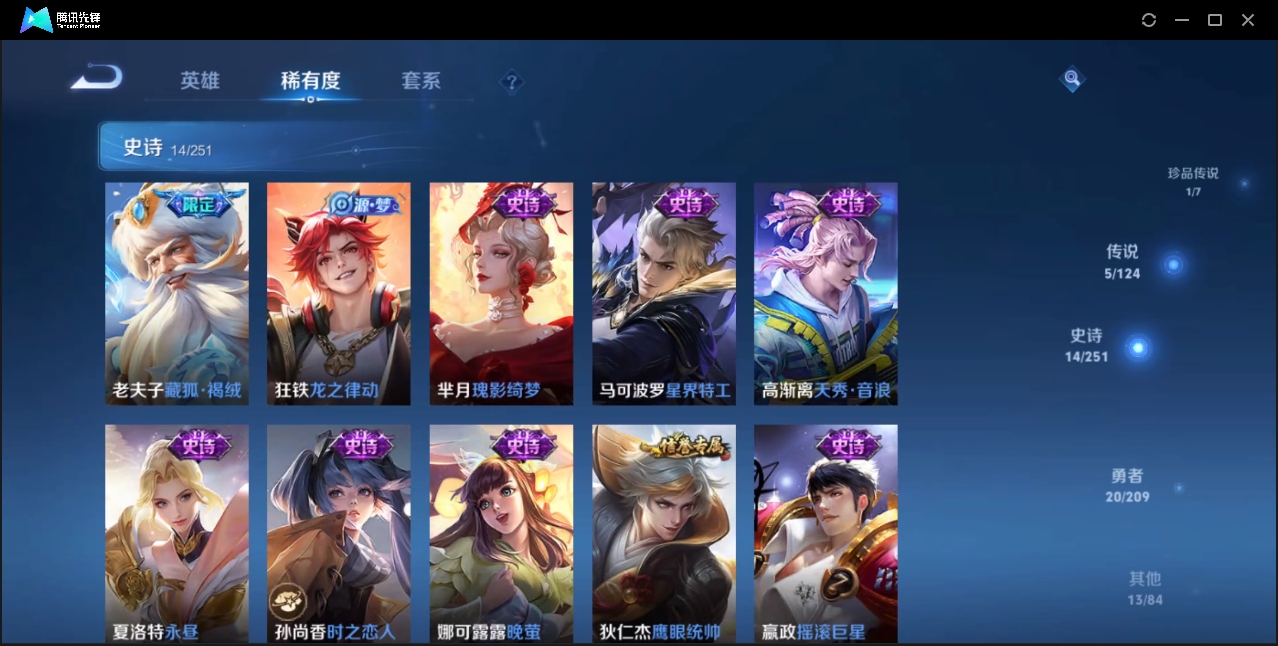Image resolution: width=1278 pixels, height=646 pixels.
Task: Jump to the 勇者 rarity section
Action: click(x=1127, y=485)
